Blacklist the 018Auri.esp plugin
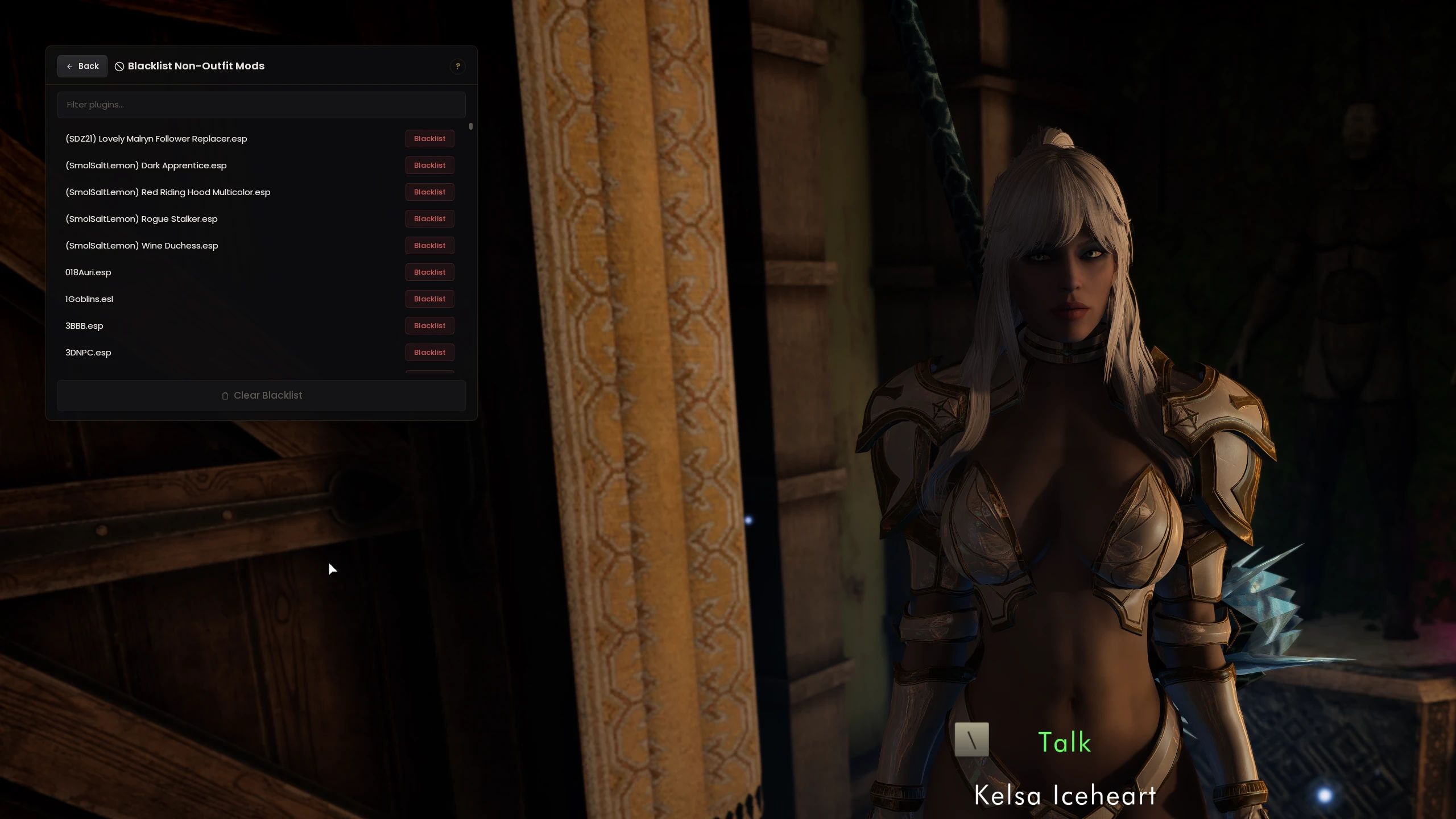The width and height of the screenshot is (1456, 819). point(429,272)
